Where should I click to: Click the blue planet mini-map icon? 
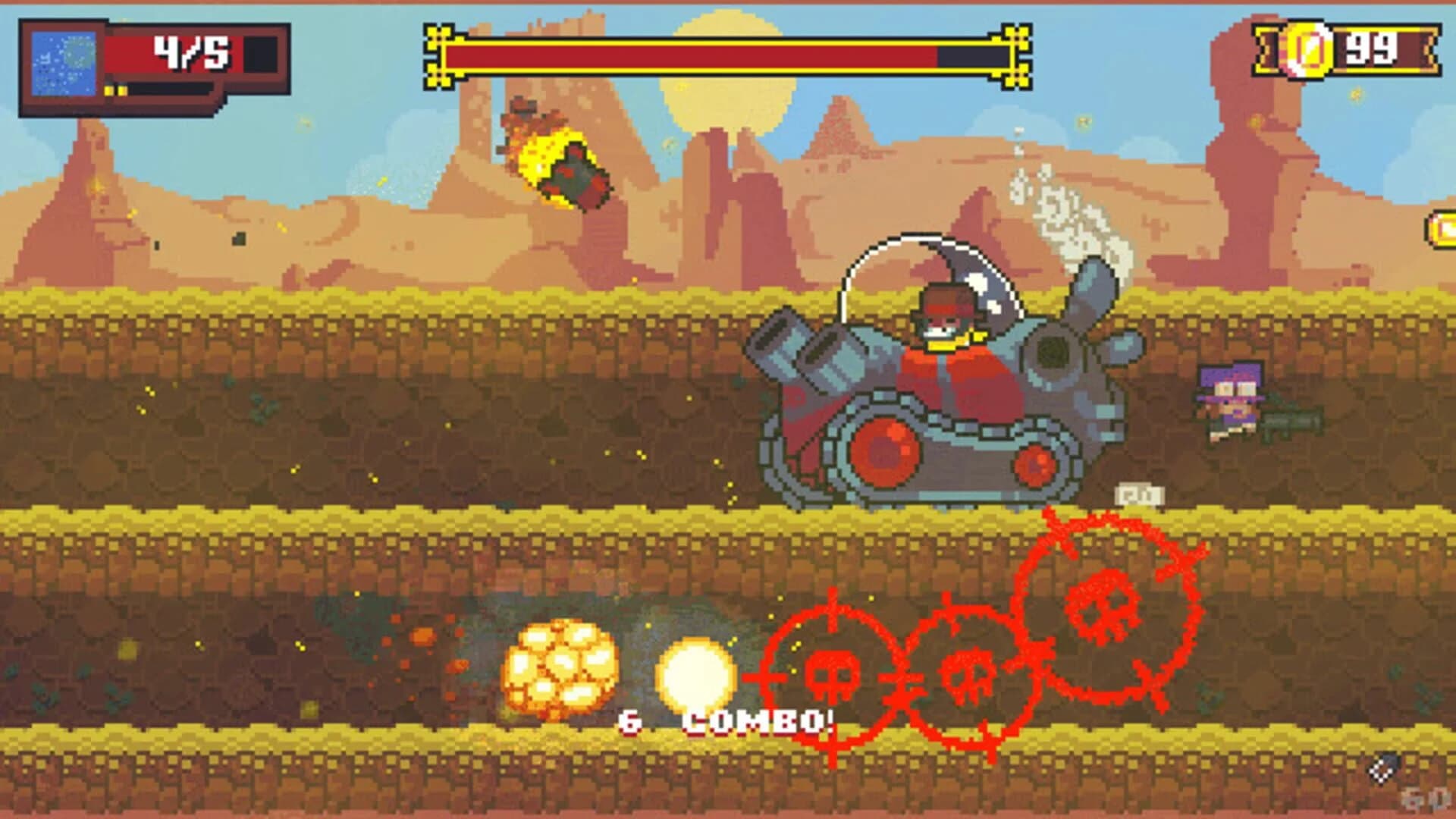[64, 64]
